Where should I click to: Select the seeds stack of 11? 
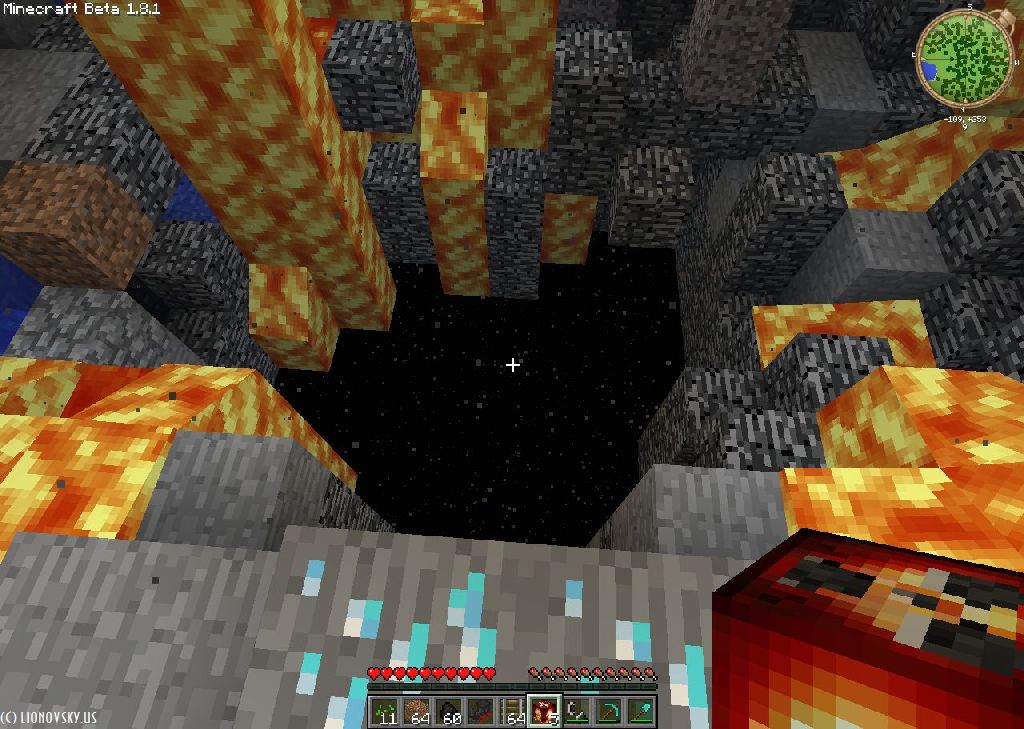385,711
